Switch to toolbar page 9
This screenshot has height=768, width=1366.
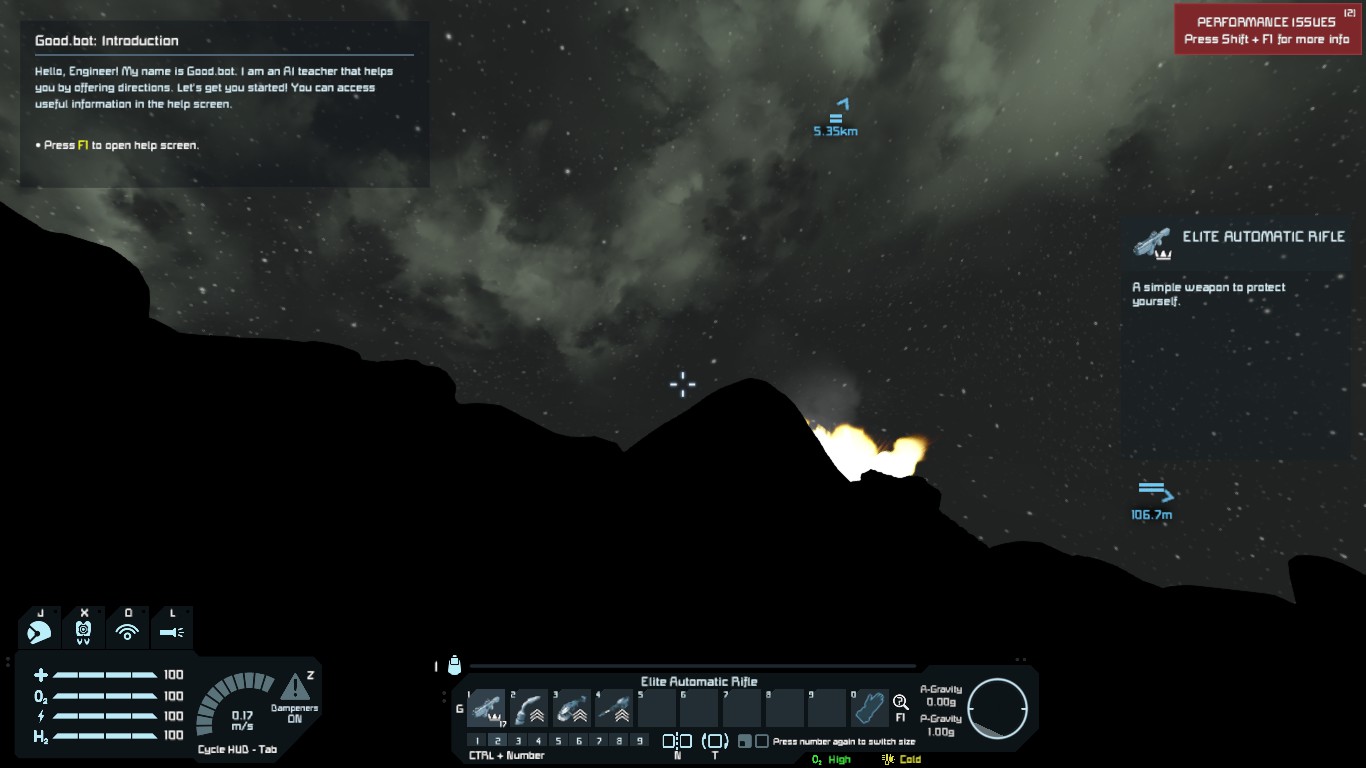pos(638,741)
